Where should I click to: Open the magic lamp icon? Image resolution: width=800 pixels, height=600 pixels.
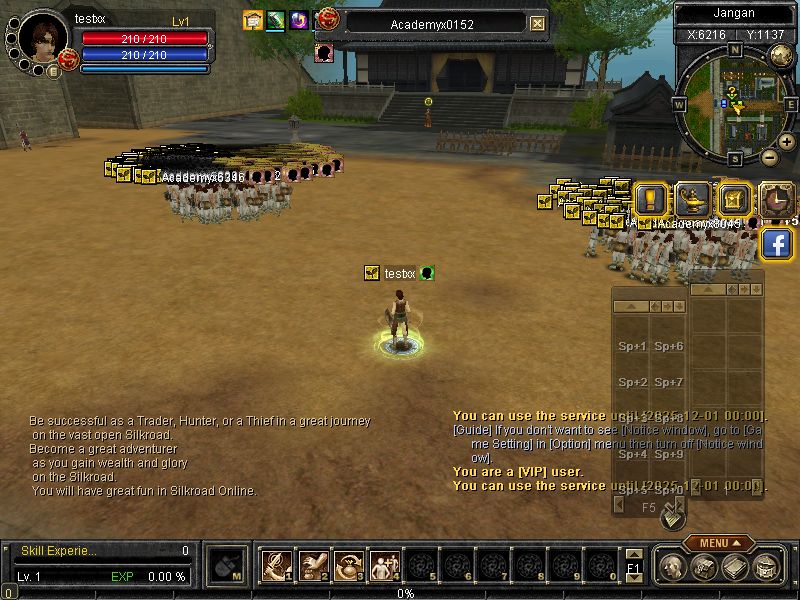click(x=693, y=199)
